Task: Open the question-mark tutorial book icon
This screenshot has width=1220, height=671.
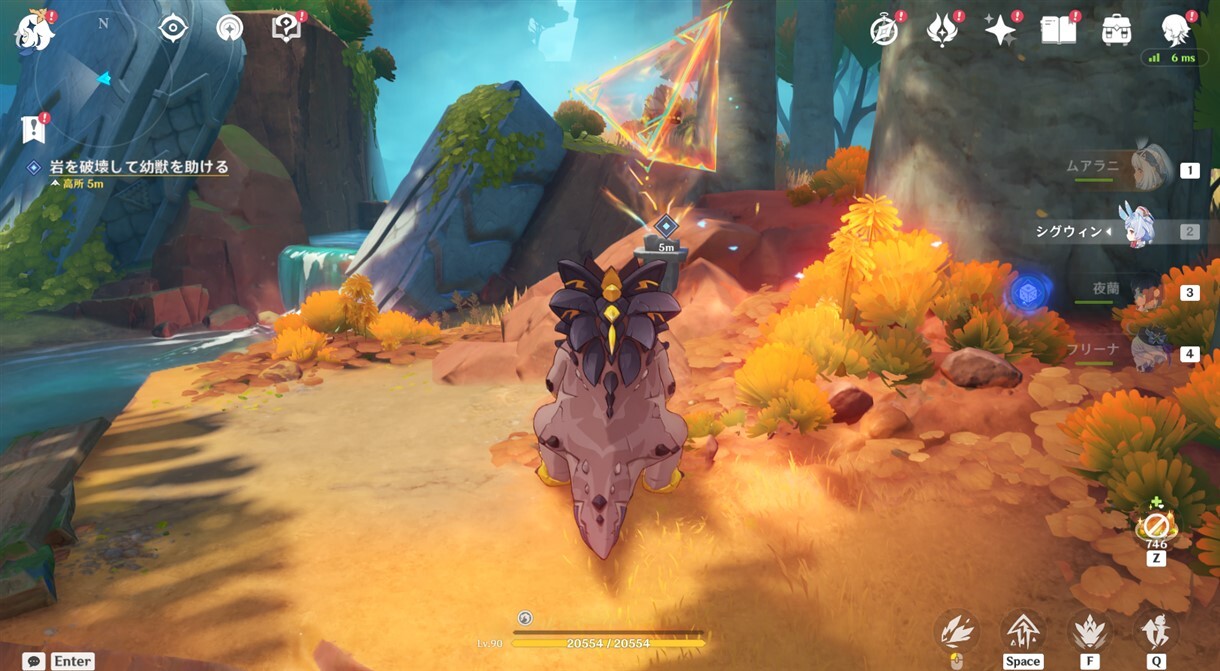Action: point(286,28)
